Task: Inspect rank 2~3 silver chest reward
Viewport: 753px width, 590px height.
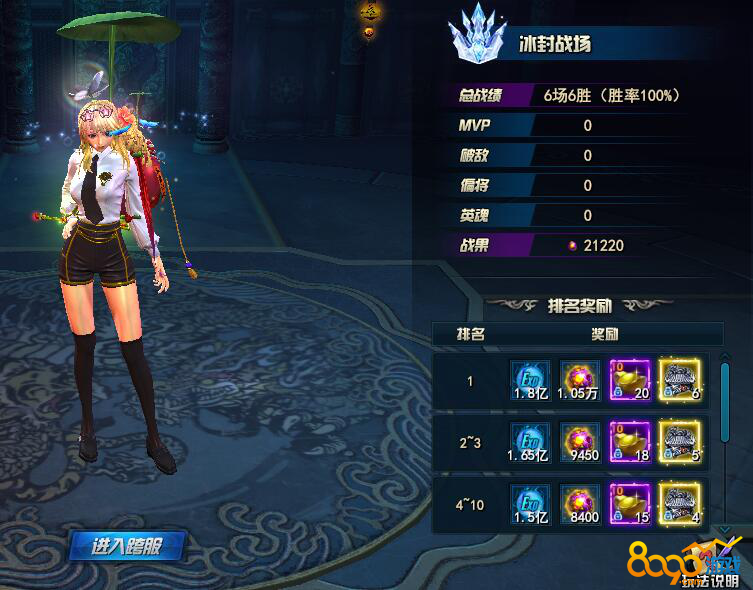Action: click(x=680, y=443)
